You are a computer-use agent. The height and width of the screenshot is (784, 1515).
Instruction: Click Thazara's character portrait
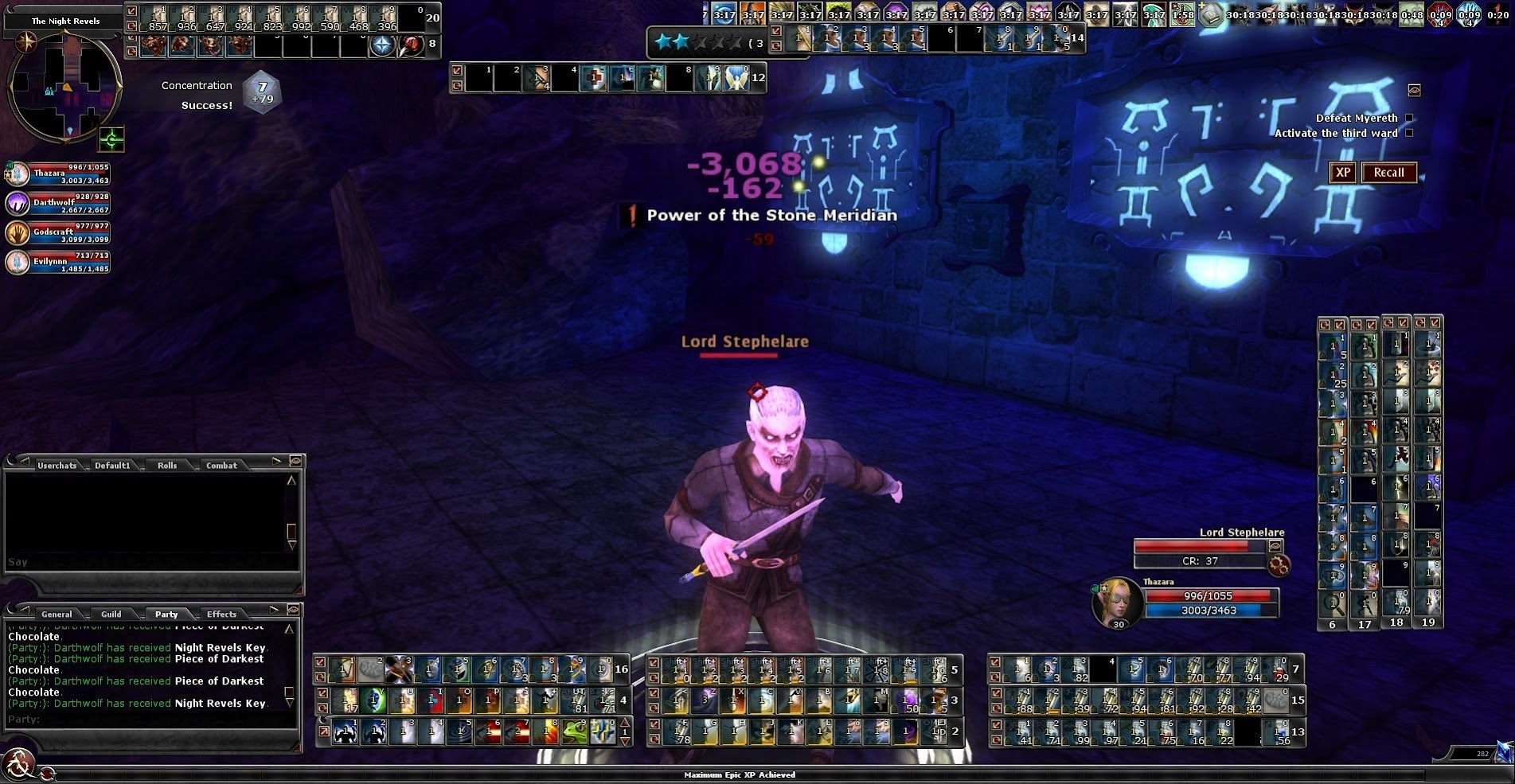pos(1117,603)
